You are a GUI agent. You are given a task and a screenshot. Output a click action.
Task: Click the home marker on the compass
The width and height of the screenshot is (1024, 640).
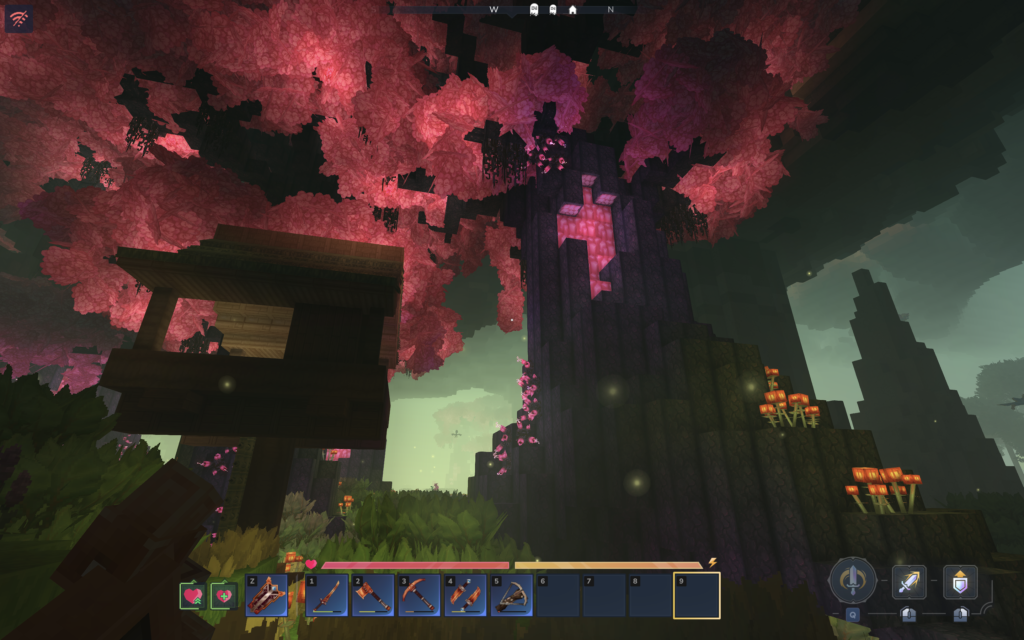click(x=572, y=9)
